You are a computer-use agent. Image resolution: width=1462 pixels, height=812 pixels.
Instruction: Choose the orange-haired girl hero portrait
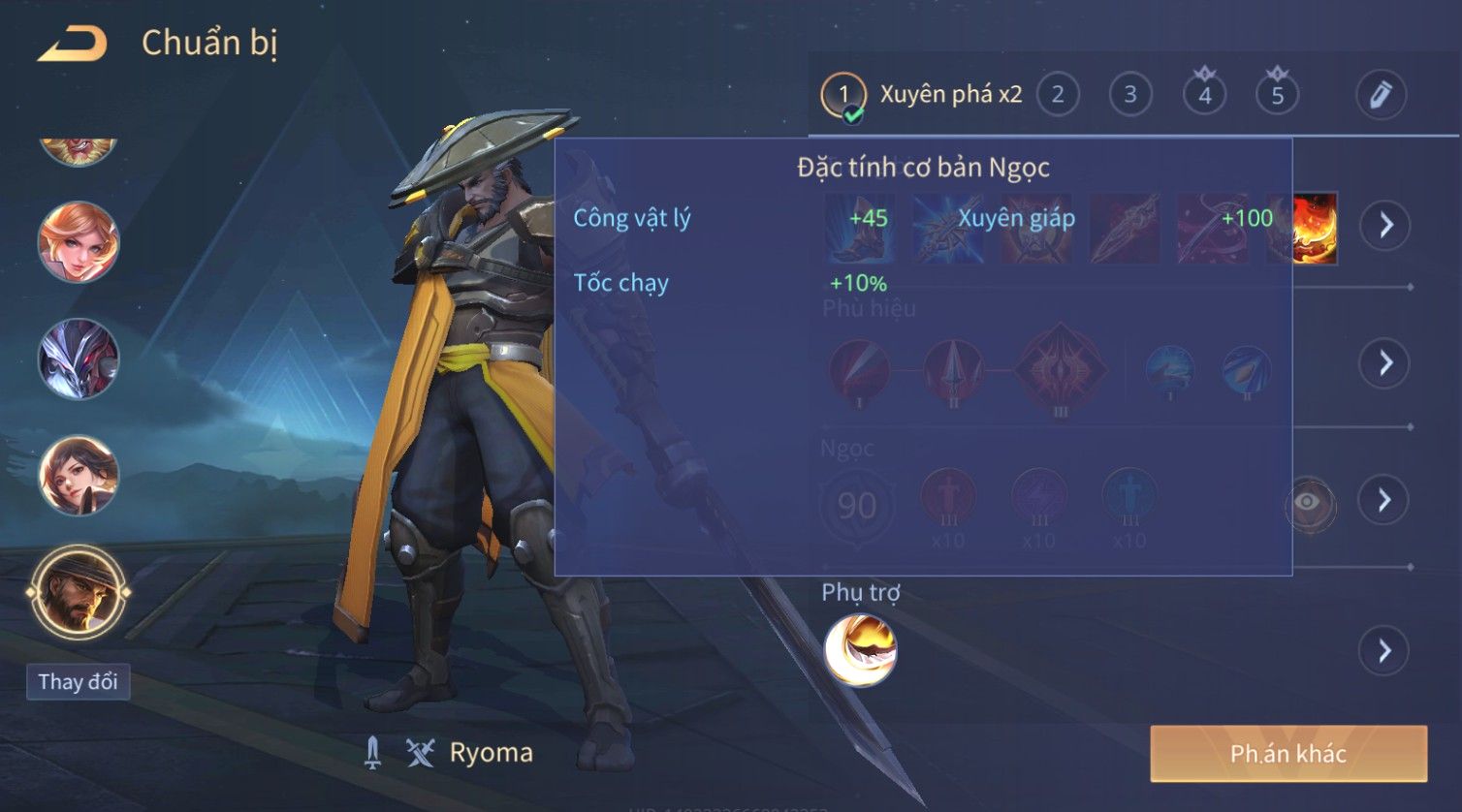point(79,242)
